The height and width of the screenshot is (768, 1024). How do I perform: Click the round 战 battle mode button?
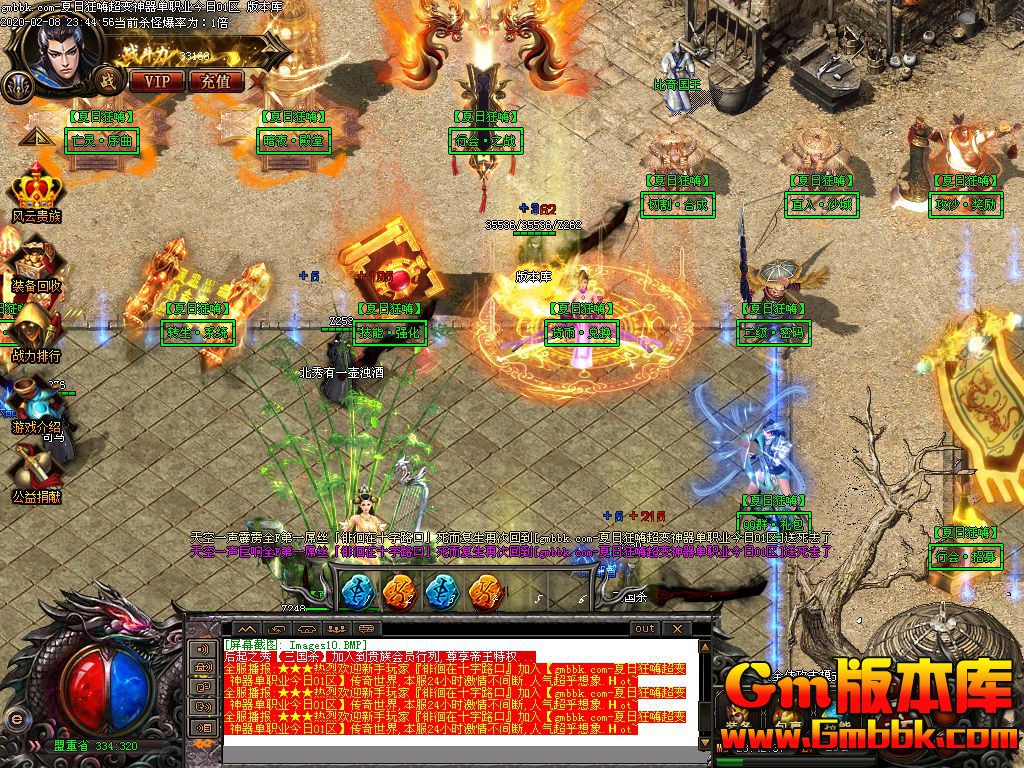106,79
